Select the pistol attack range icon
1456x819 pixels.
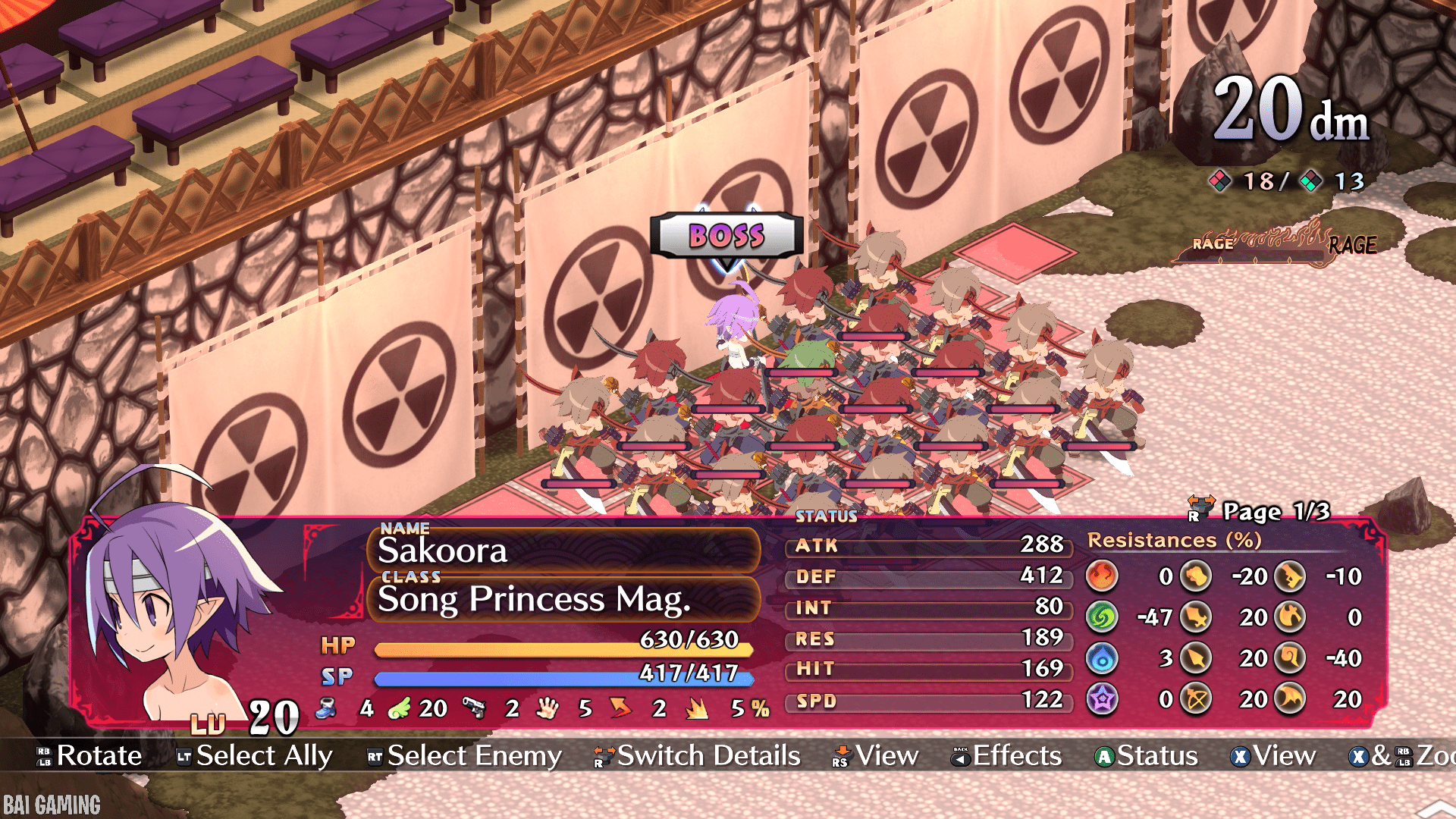coord(474,708)
